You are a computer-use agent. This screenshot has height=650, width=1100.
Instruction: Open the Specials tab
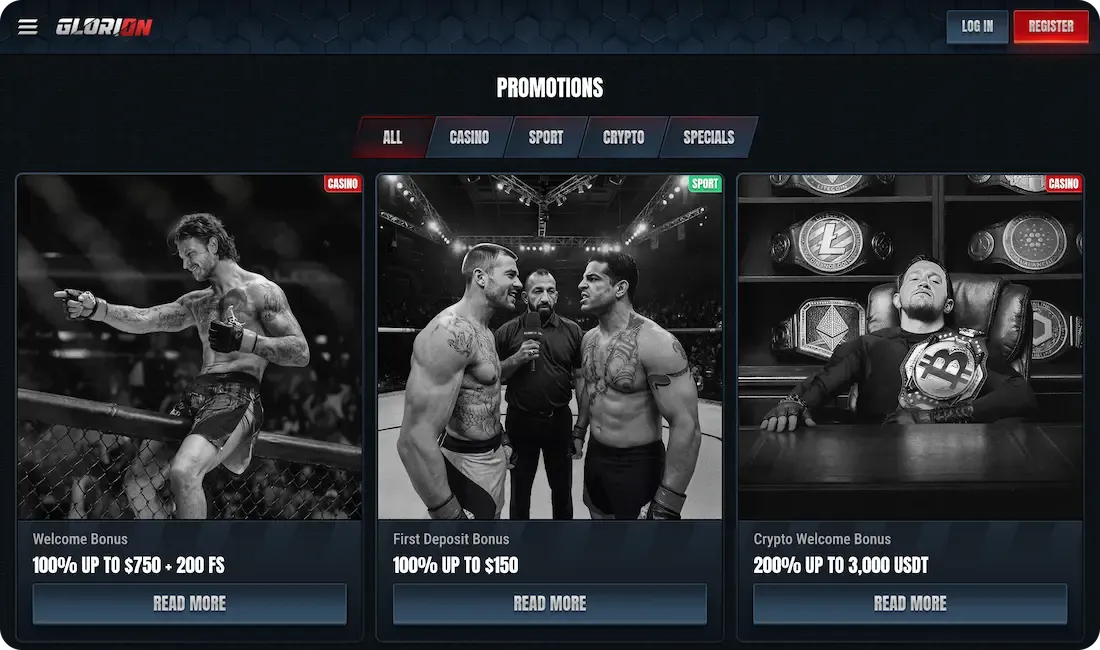(709, 137)
